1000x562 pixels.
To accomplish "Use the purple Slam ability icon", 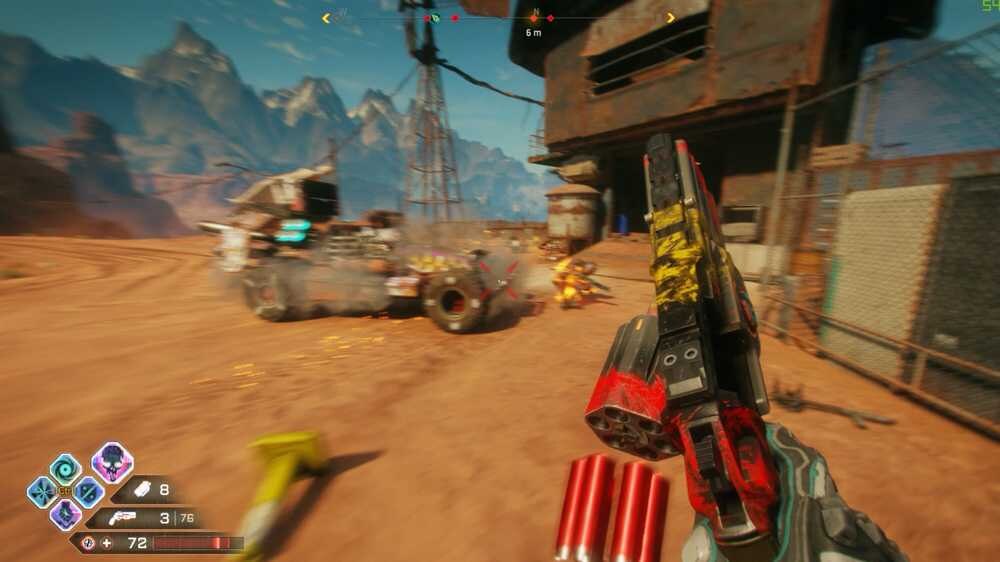I will coord(65,514).
